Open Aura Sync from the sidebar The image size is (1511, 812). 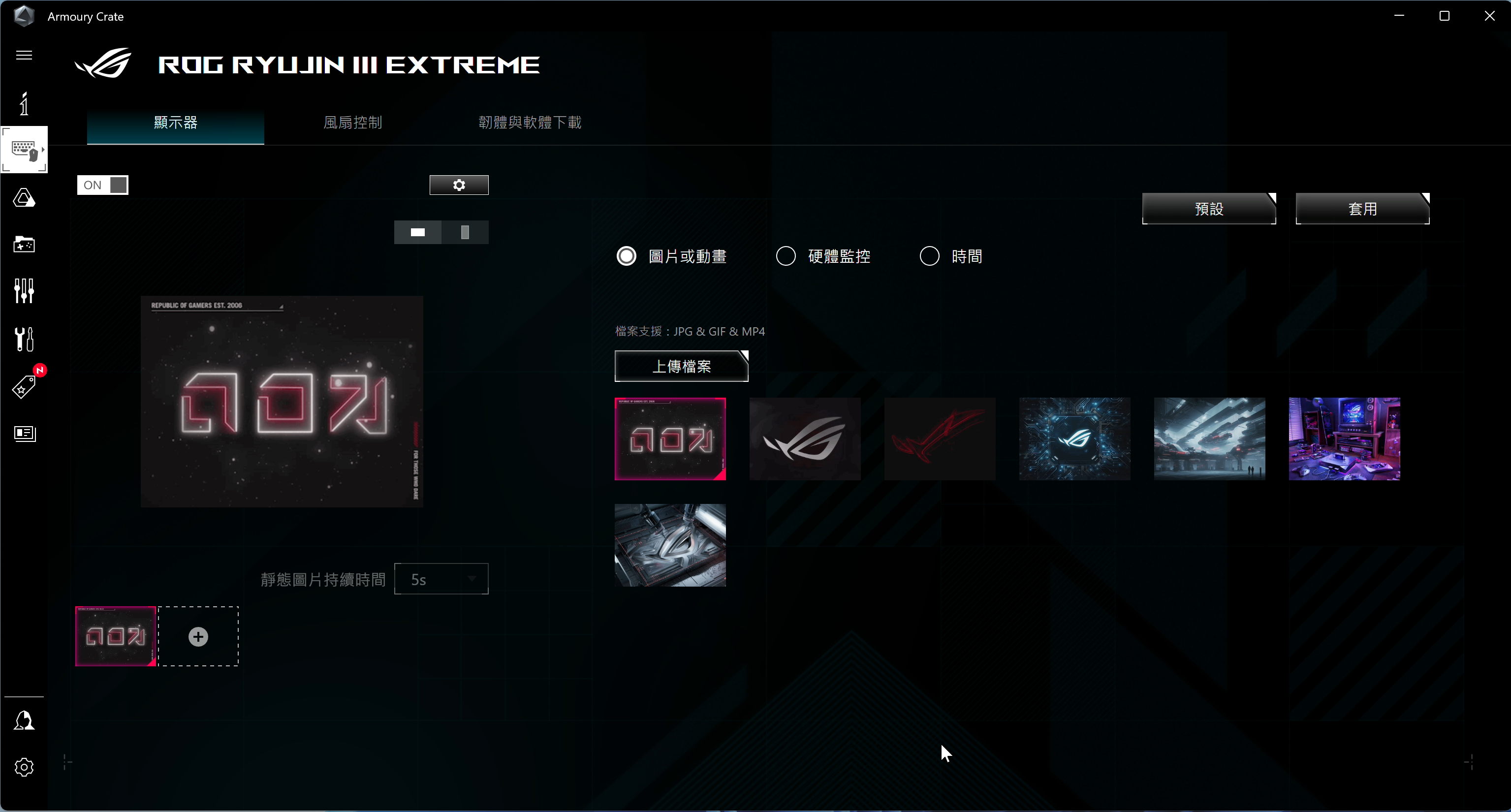point(24,198)
